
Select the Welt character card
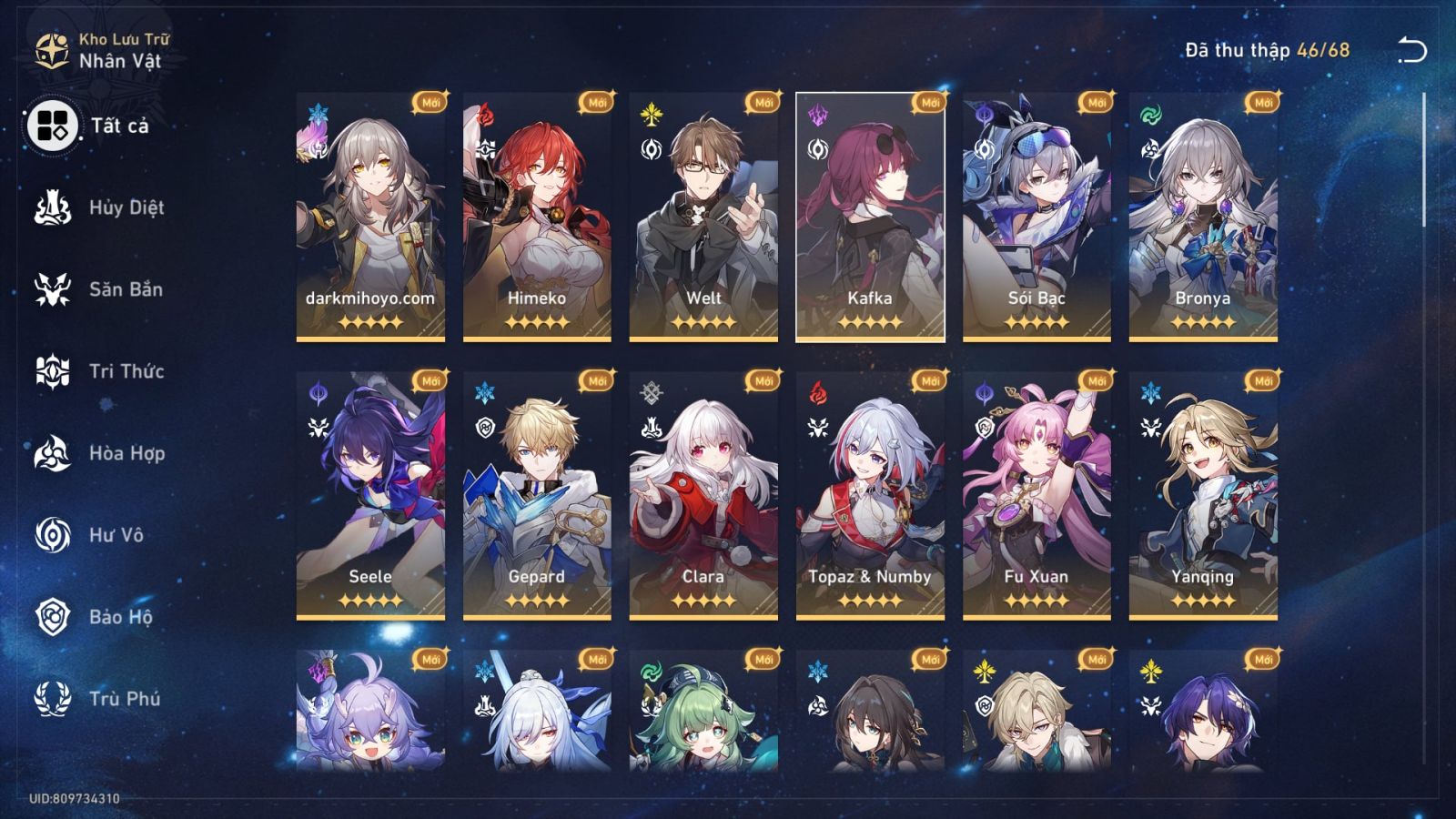pyautogui.click(x=703, y=217)
